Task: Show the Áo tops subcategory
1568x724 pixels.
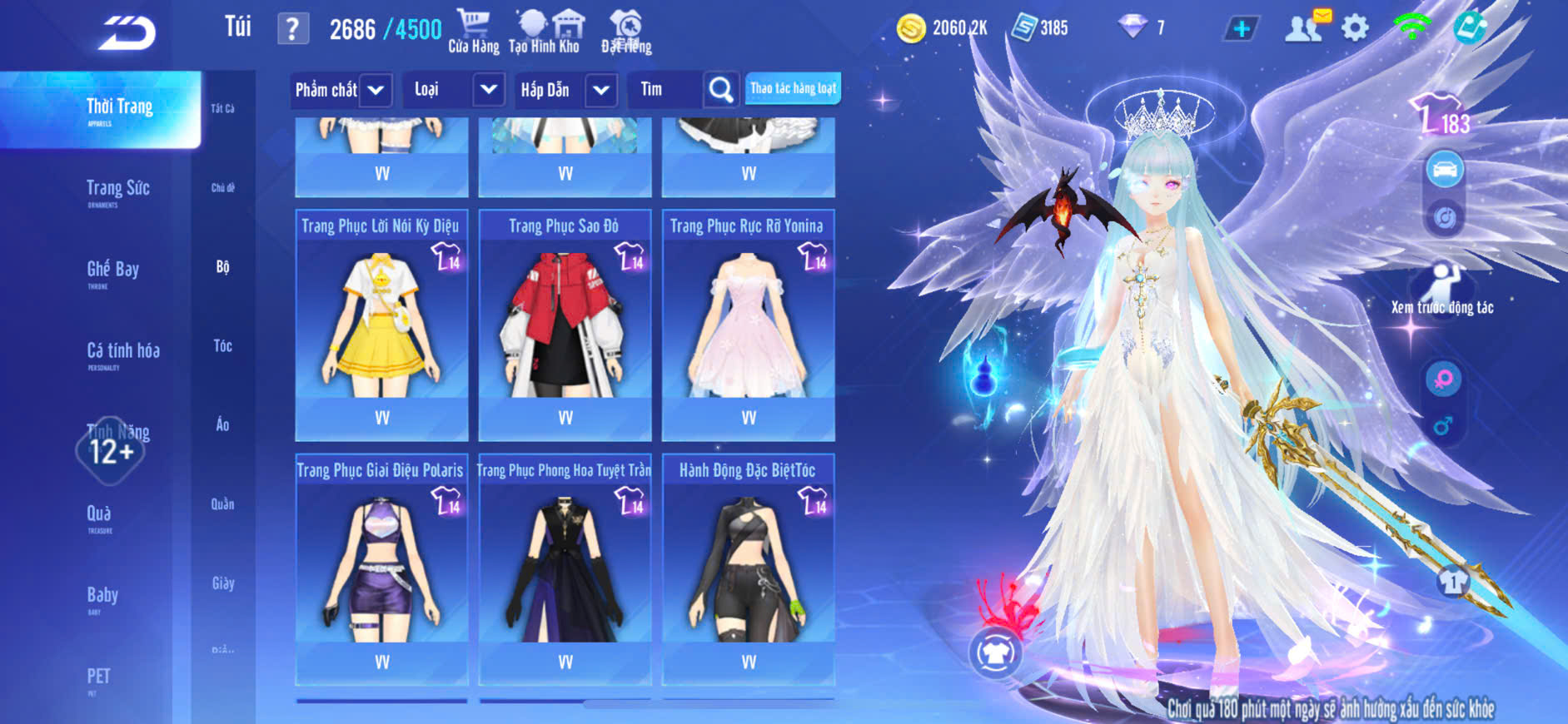Action: coord(222,424)
